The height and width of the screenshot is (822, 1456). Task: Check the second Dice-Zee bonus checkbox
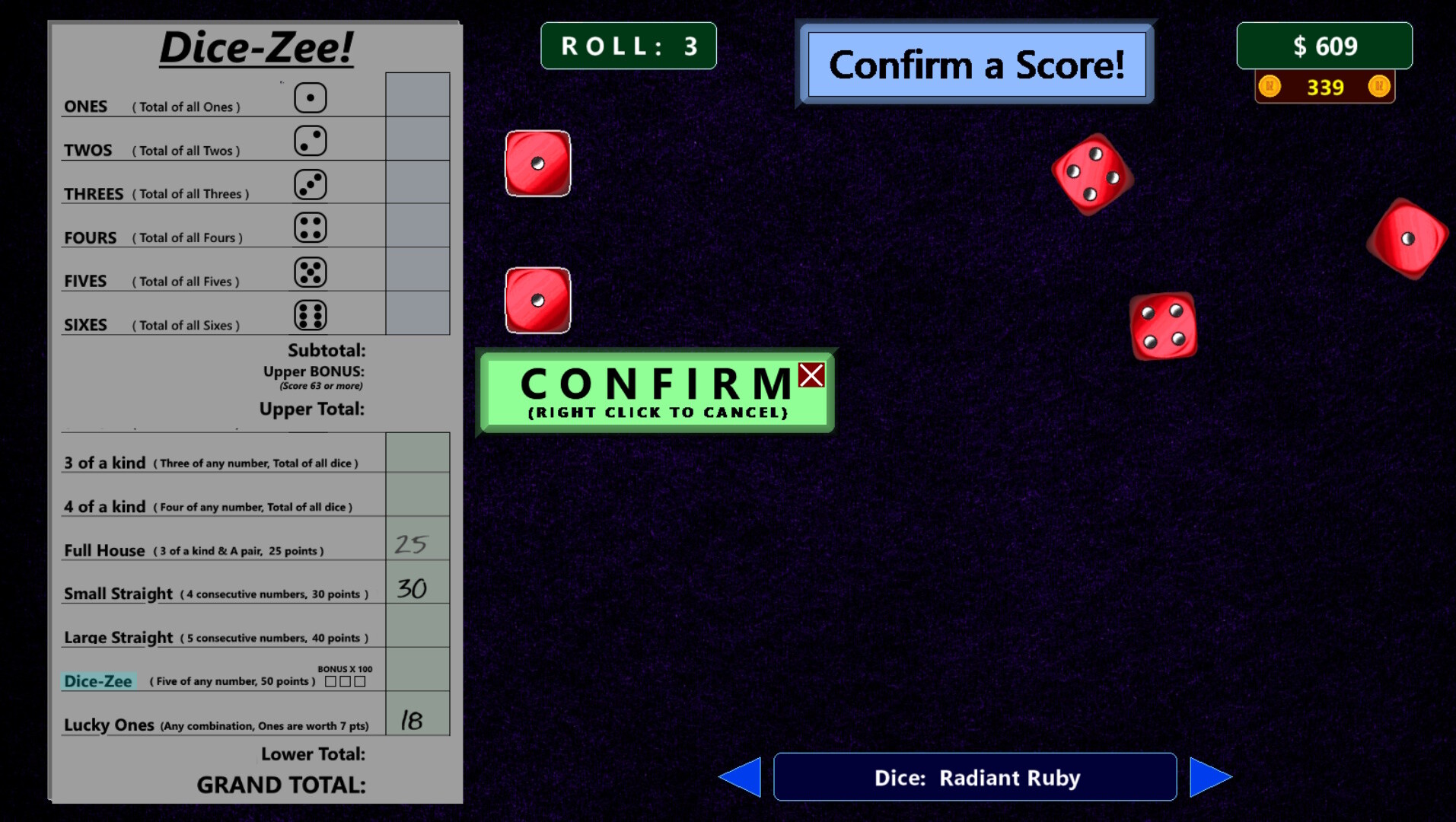(345, 683)
